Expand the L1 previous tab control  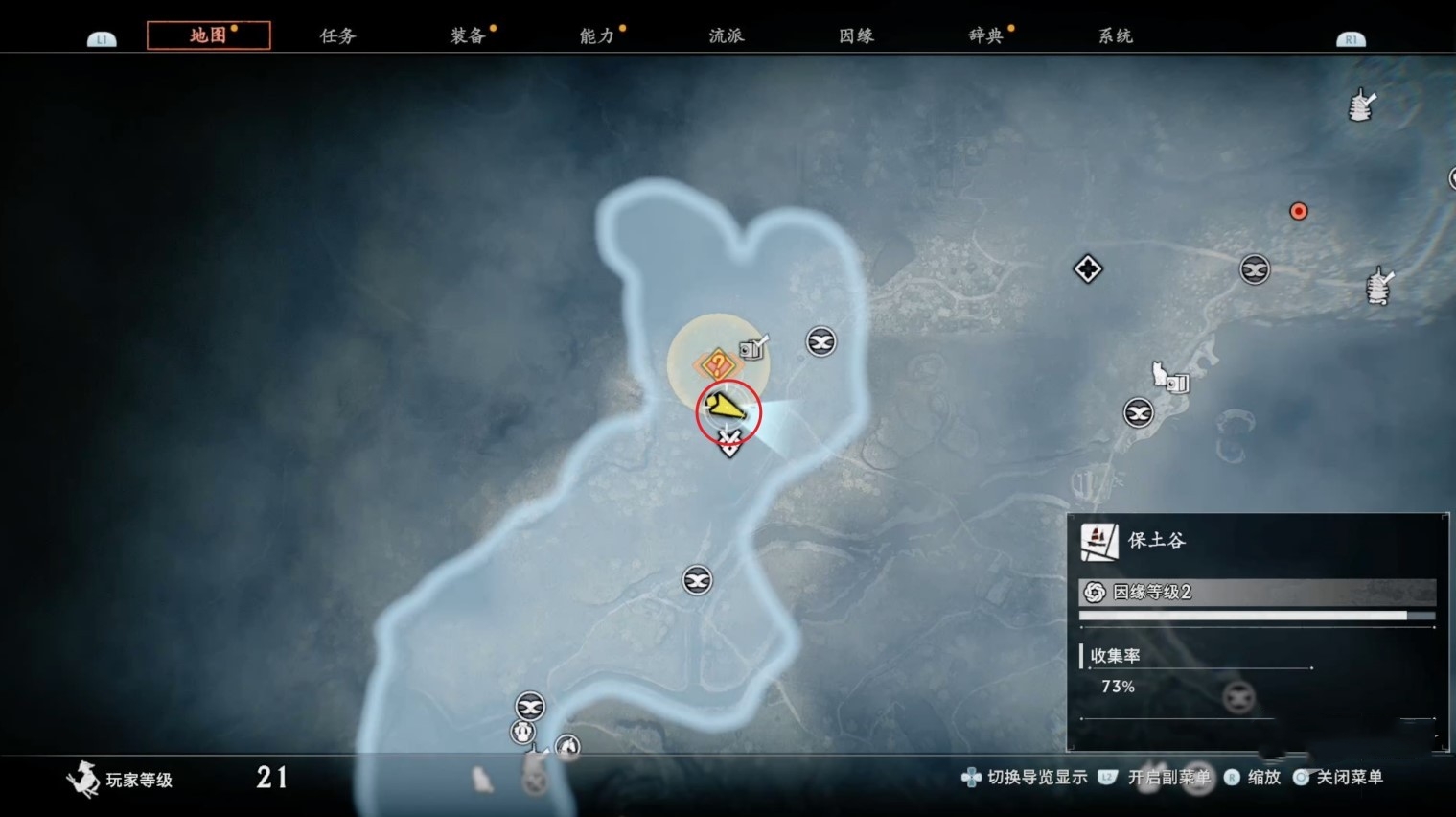(101, 39)
